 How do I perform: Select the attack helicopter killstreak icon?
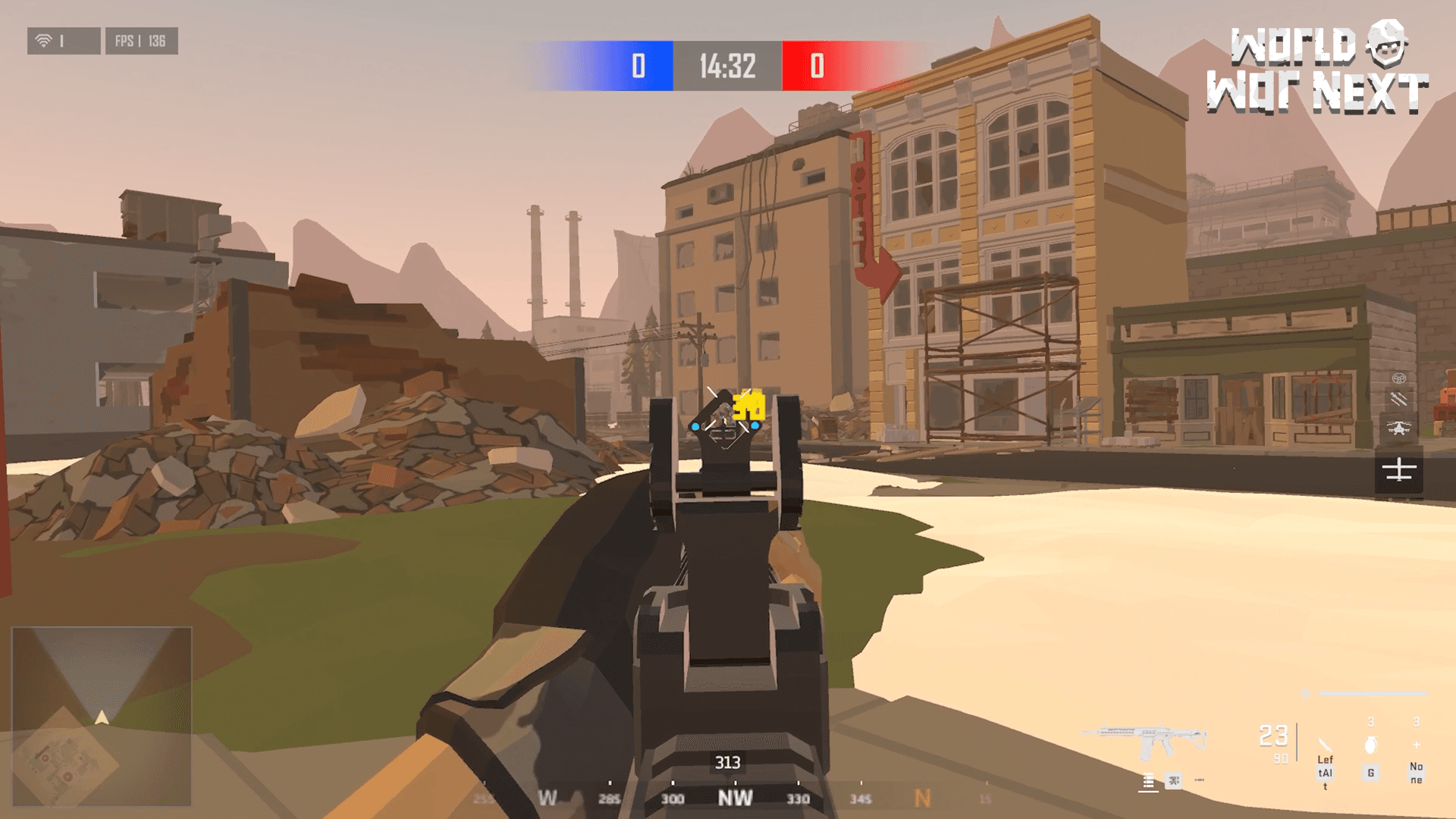pyautogui.click(x=1399, y=427)
